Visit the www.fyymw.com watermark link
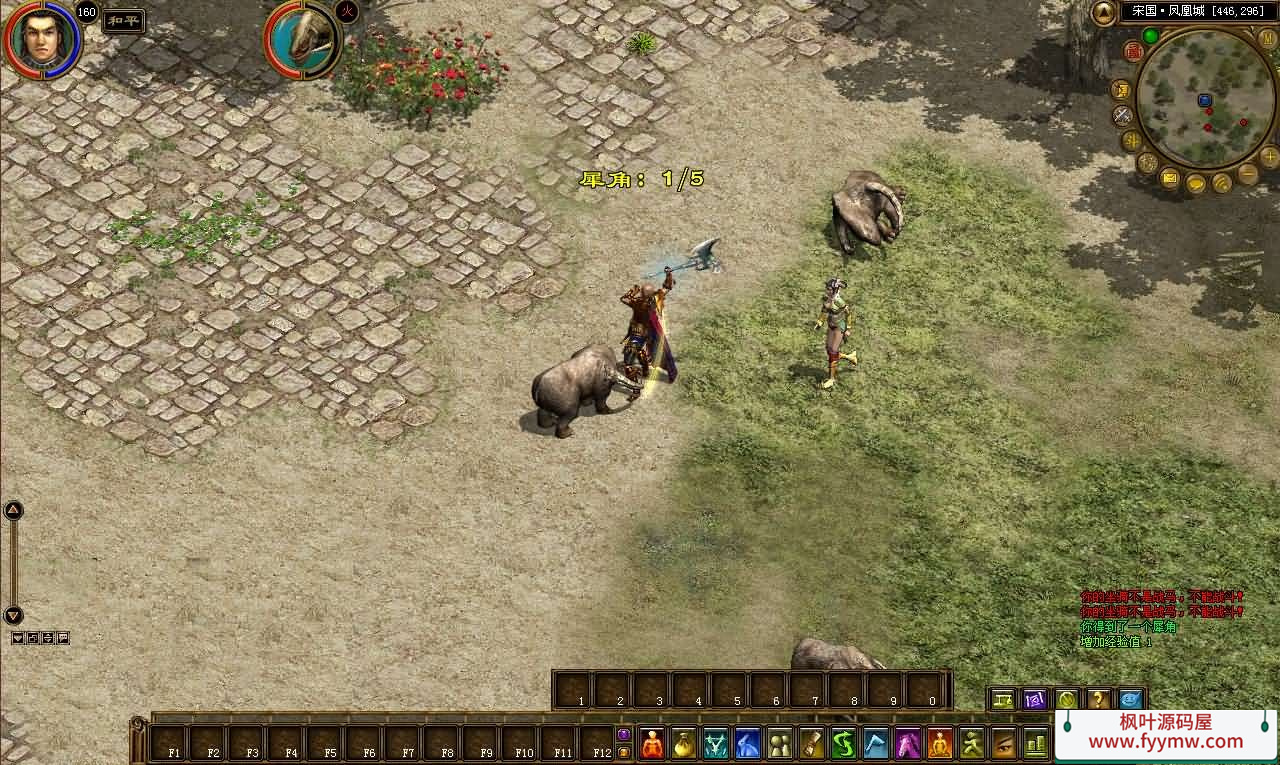Viewport: 1280px width, 765px height. [1165, 742]
